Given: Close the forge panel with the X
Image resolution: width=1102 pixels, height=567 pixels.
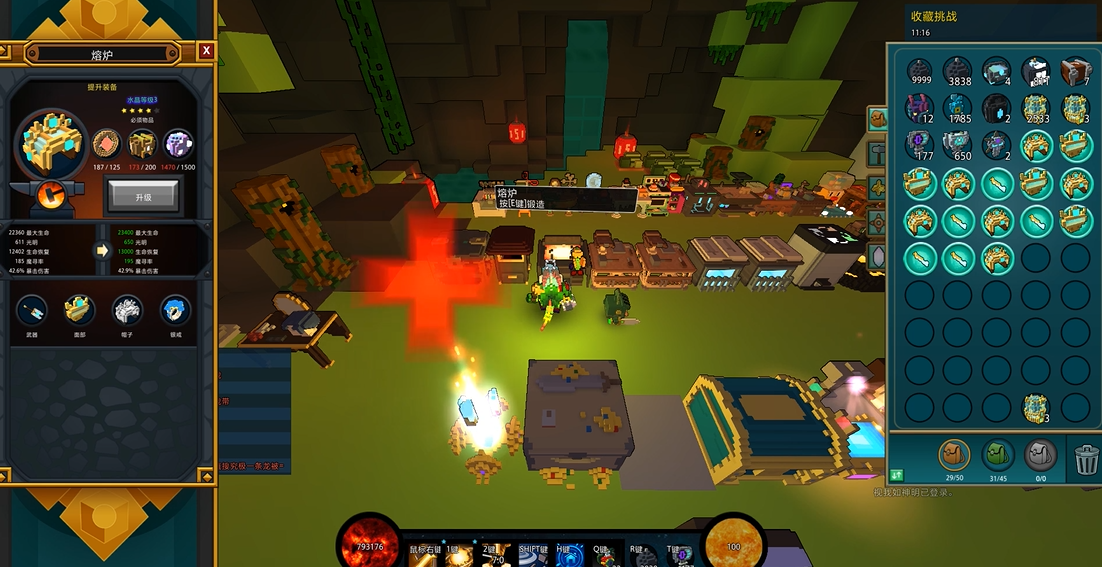Looking at the screenshot, I should (x=206, y=50).
